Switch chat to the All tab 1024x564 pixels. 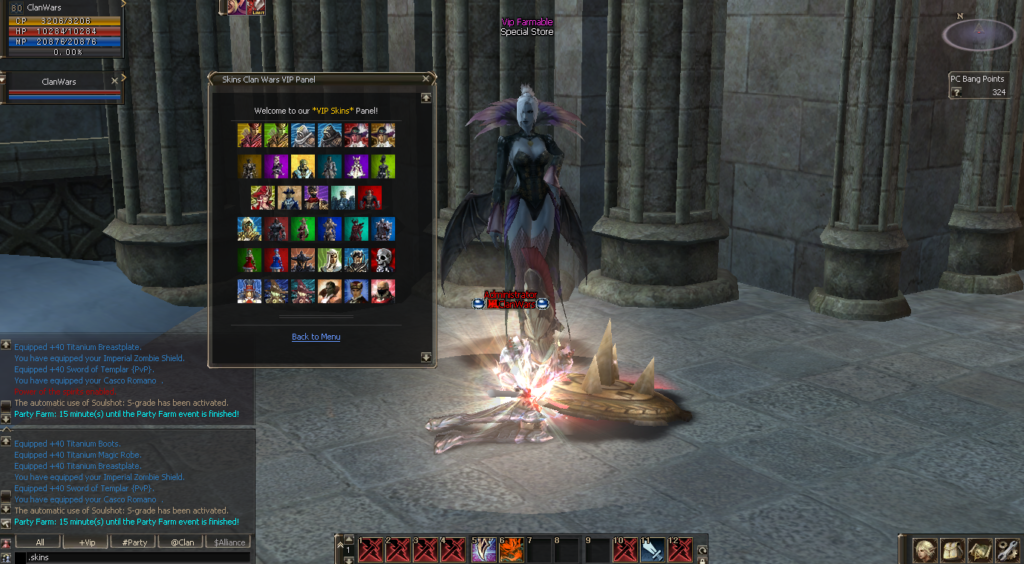[39, 542]
